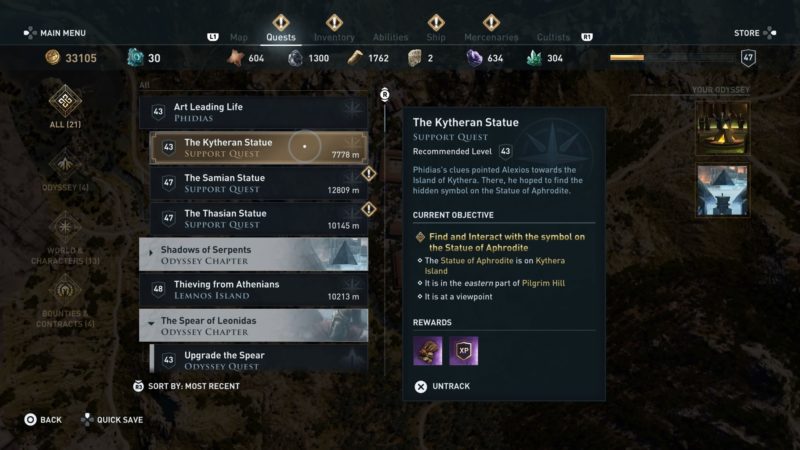Open the Inventory tab
This screenshot has height=450, width=800.
coord(334,38)
